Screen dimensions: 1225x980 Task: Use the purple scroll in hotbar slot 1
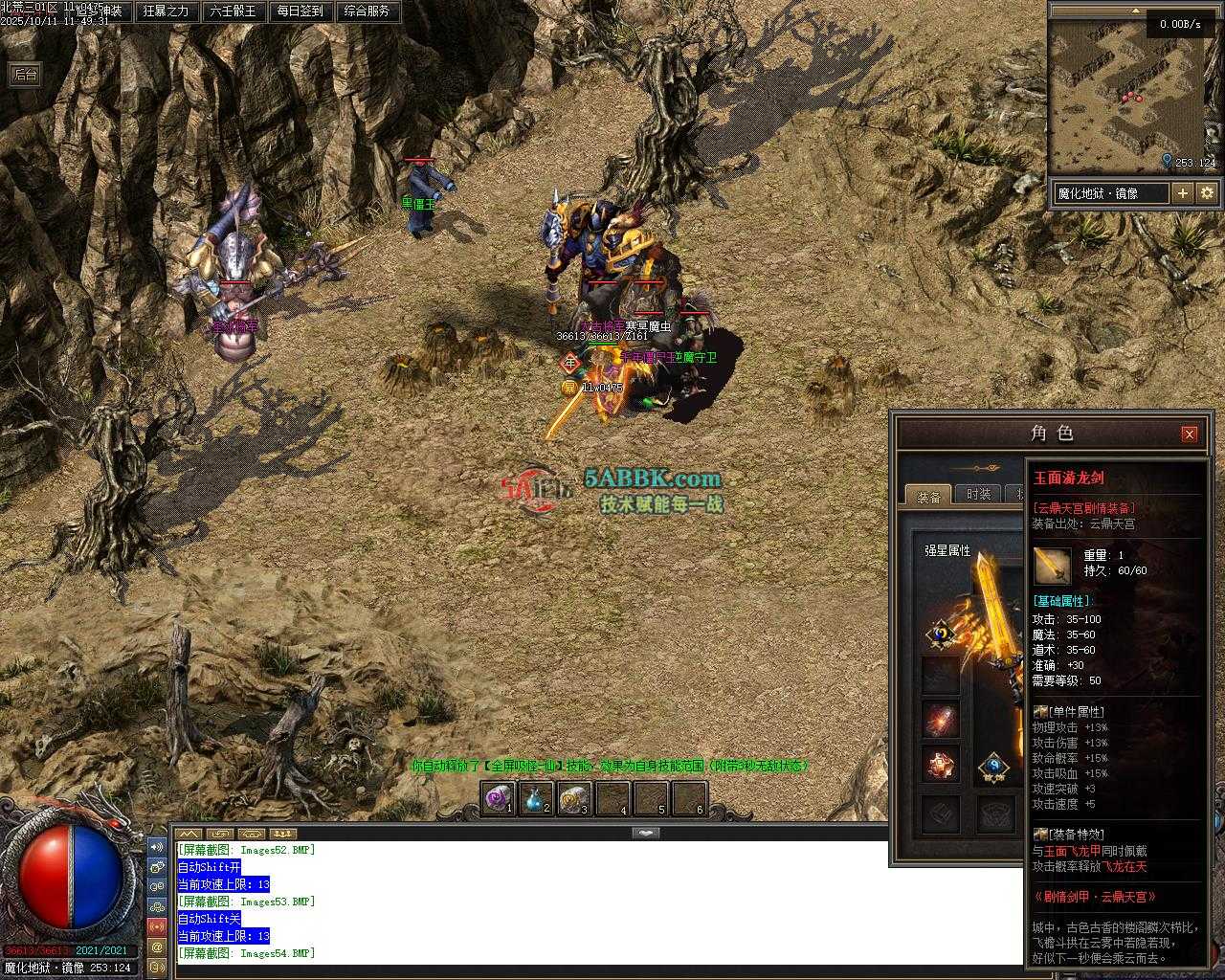498,798
